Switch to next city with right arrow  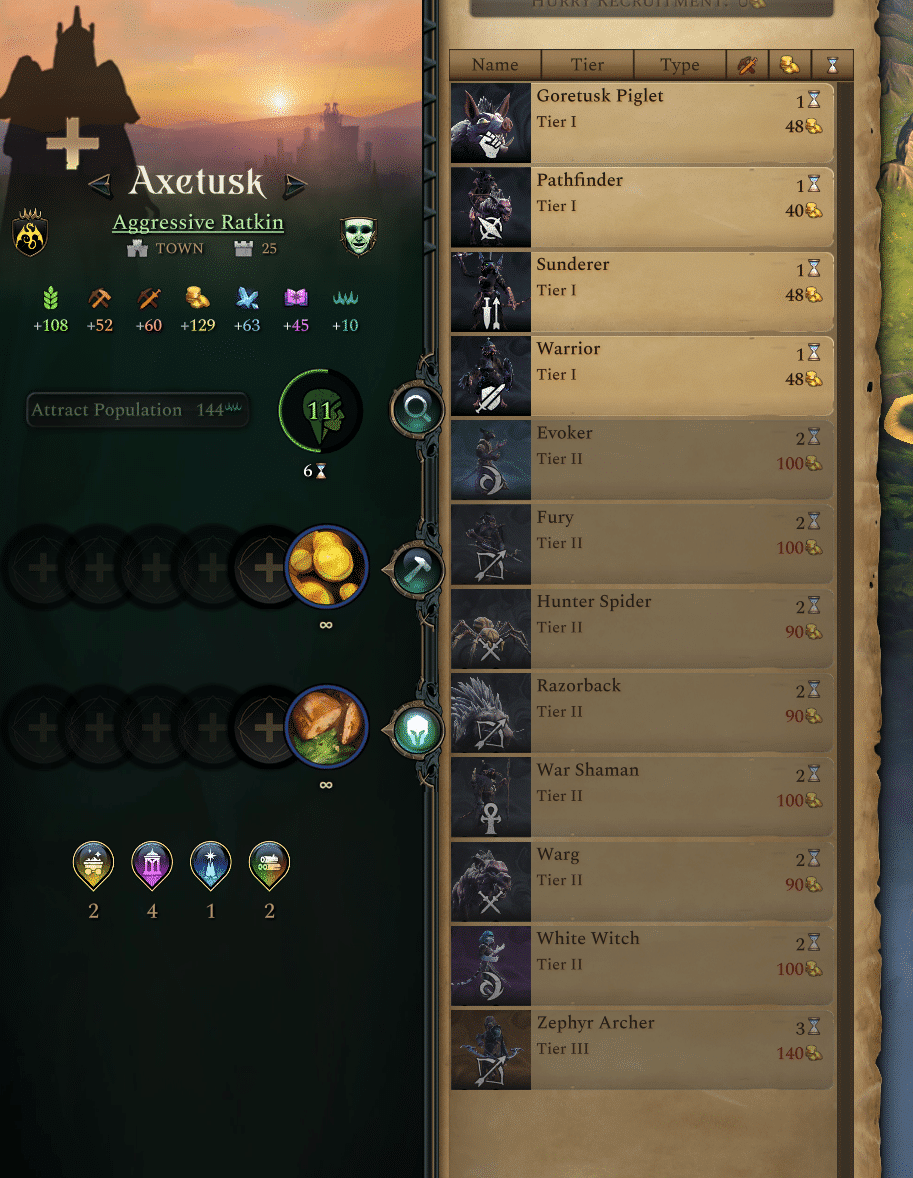tap(294, 185)
